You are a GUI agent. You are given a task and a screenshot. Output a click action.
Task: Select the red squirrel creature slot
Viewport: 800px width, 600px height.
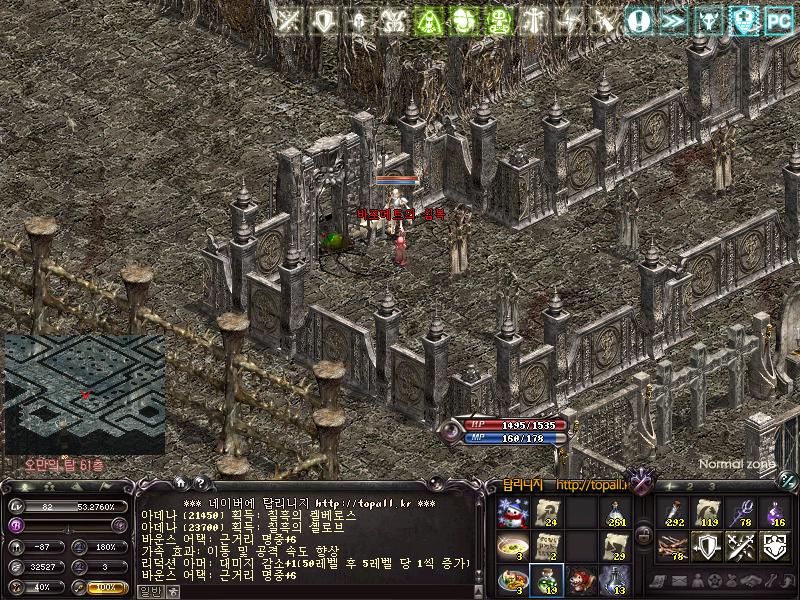581,580
